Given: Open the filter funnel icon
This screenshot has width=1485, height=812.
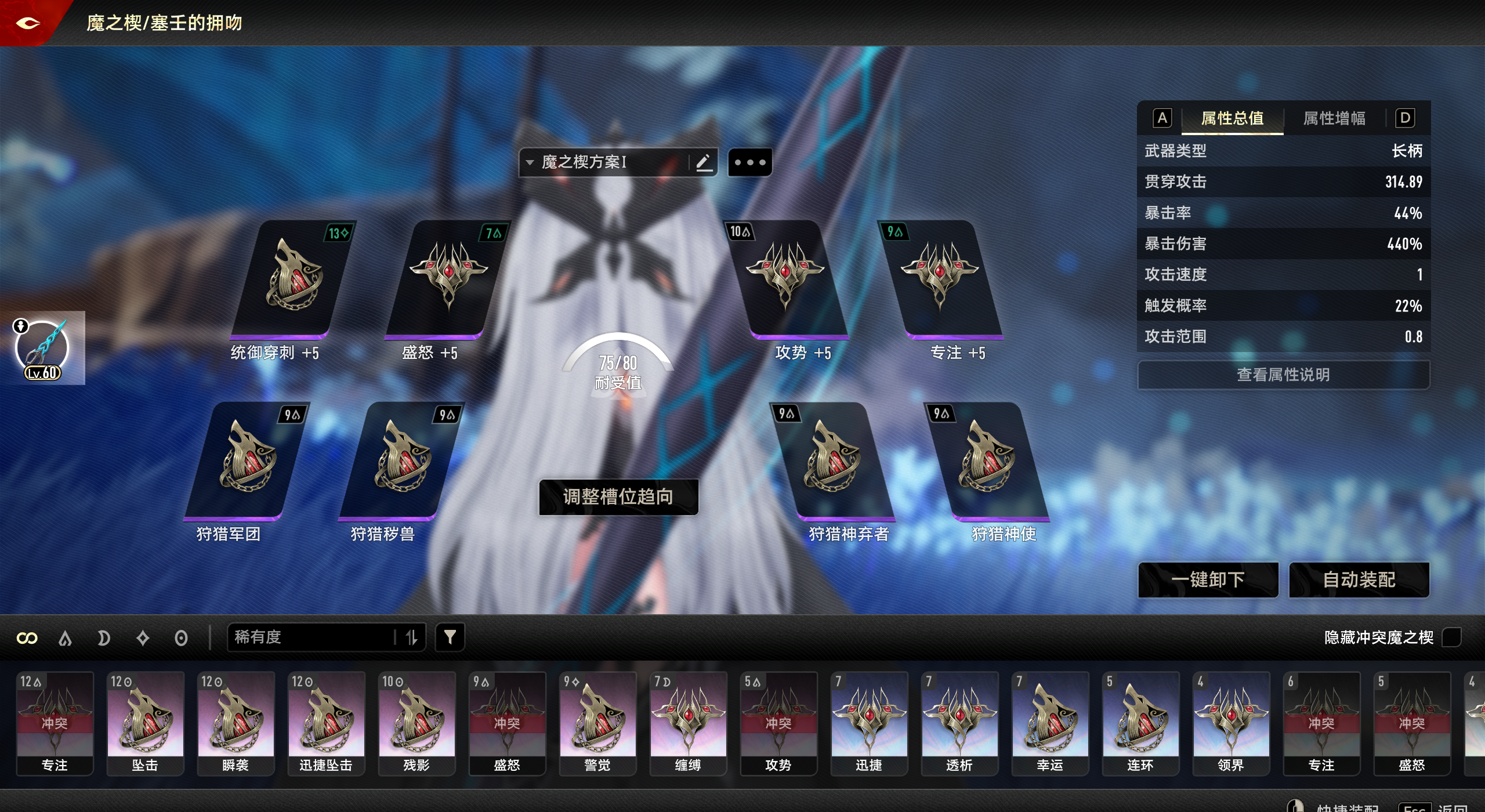Looking at the screenshot, I should coord(450,637).
